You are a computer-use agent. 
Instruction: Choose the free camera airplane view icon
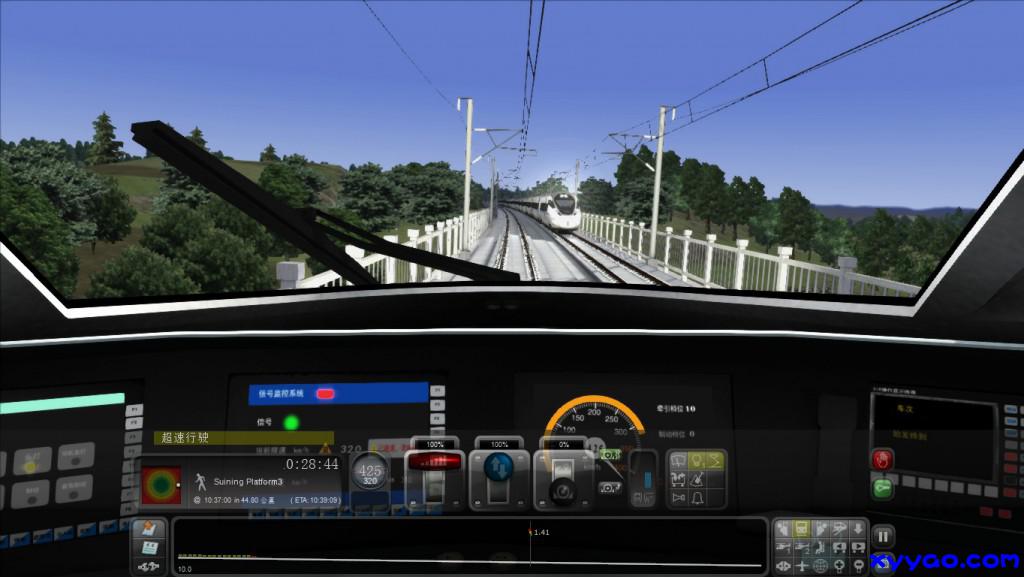[x=801, y=566]
